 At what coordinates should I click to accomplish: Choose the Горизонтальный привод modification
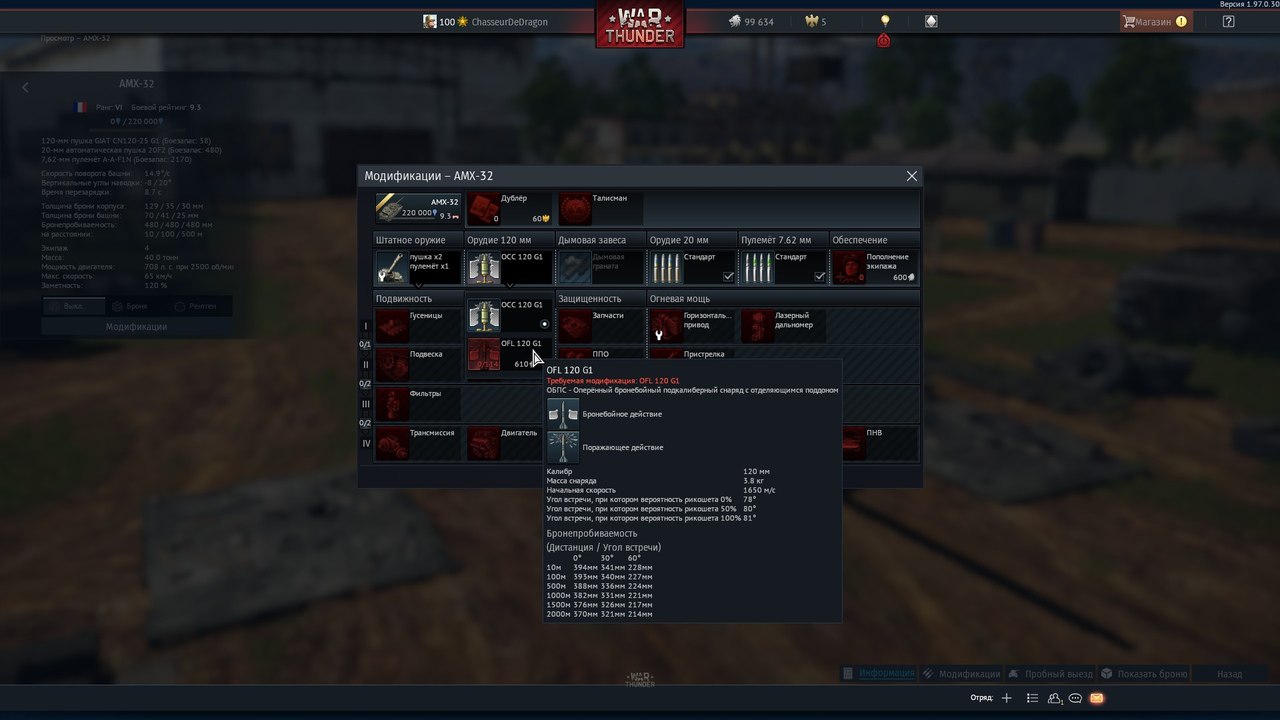tap(692, 325)
